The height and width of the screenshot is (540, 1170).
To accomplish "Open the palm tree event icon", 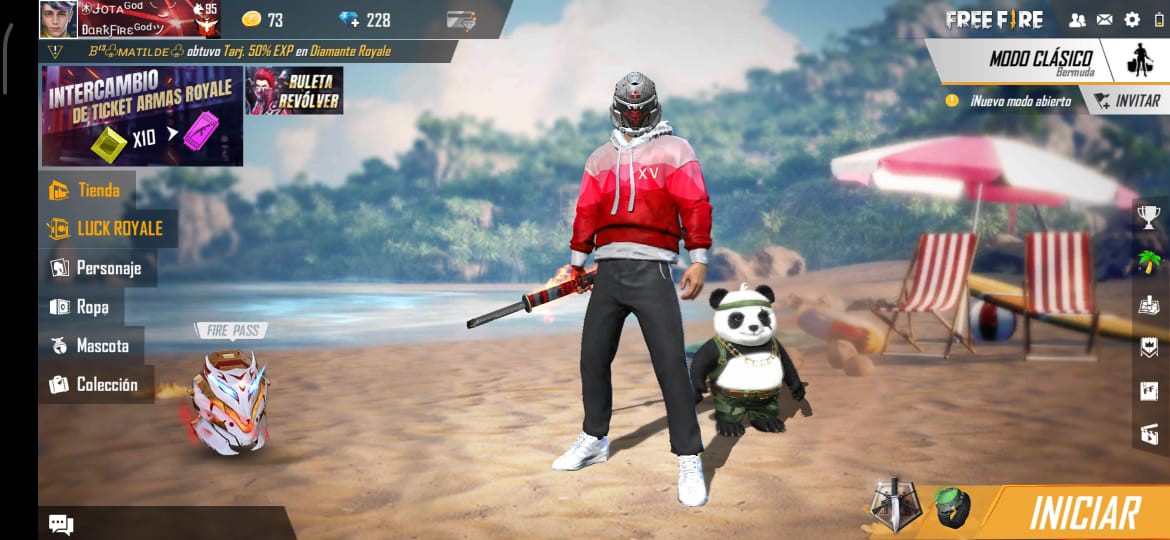I will coord(1149,261).
